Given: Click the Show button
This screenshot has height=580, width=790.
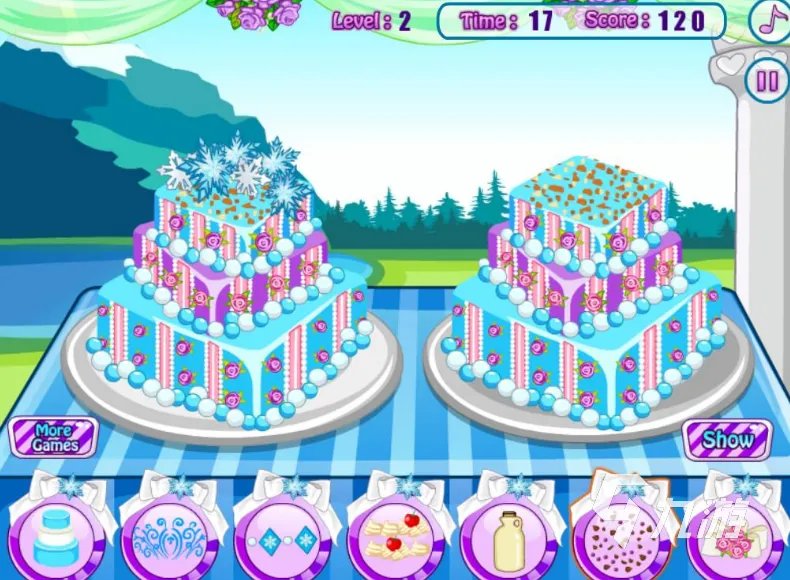Looking at the screenshot, I should click(727, 438).
